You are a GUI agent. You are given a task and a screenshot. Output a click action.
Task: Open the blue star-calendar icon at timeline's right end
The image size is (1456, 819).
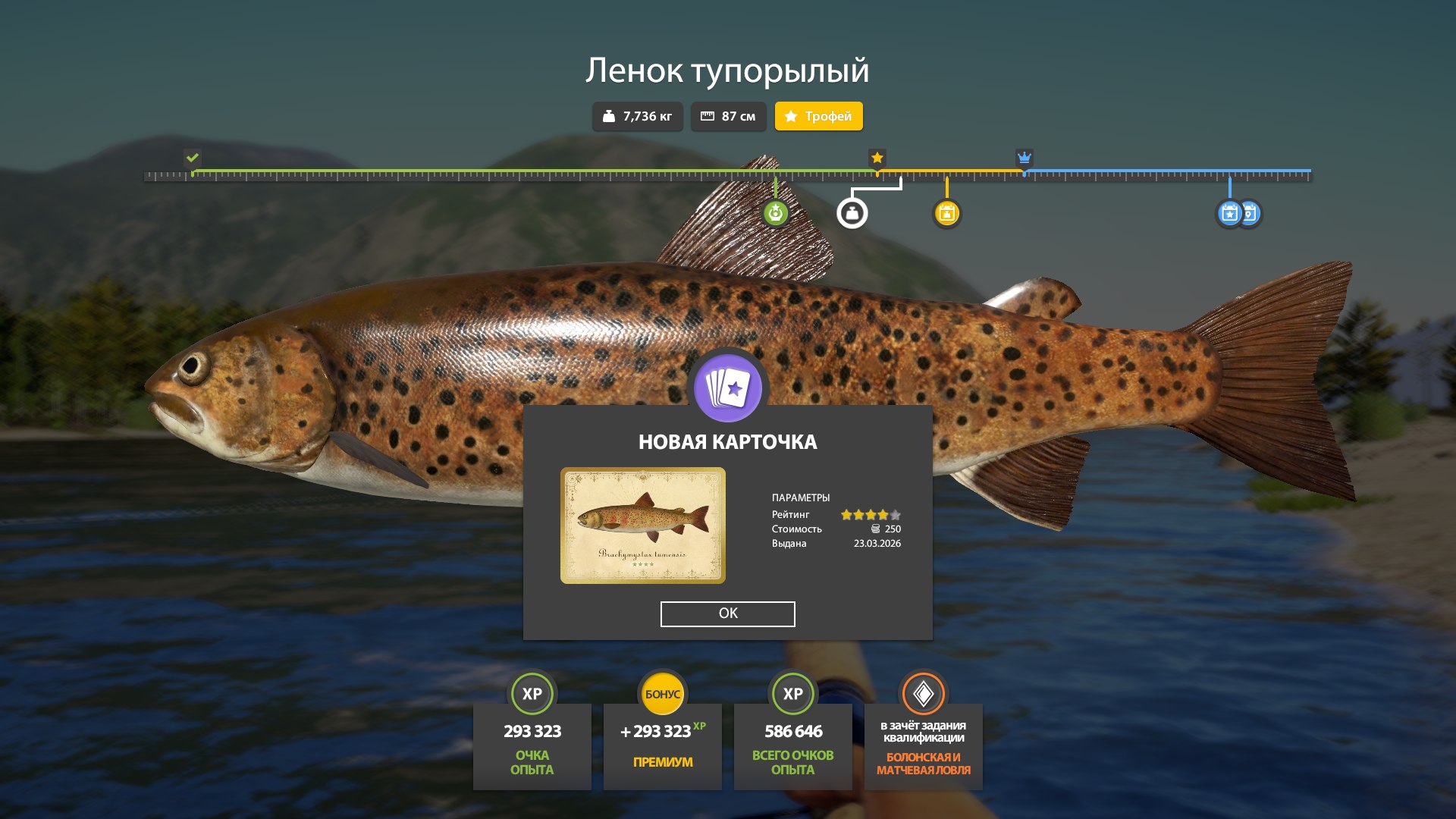[x=1228, y=213]
